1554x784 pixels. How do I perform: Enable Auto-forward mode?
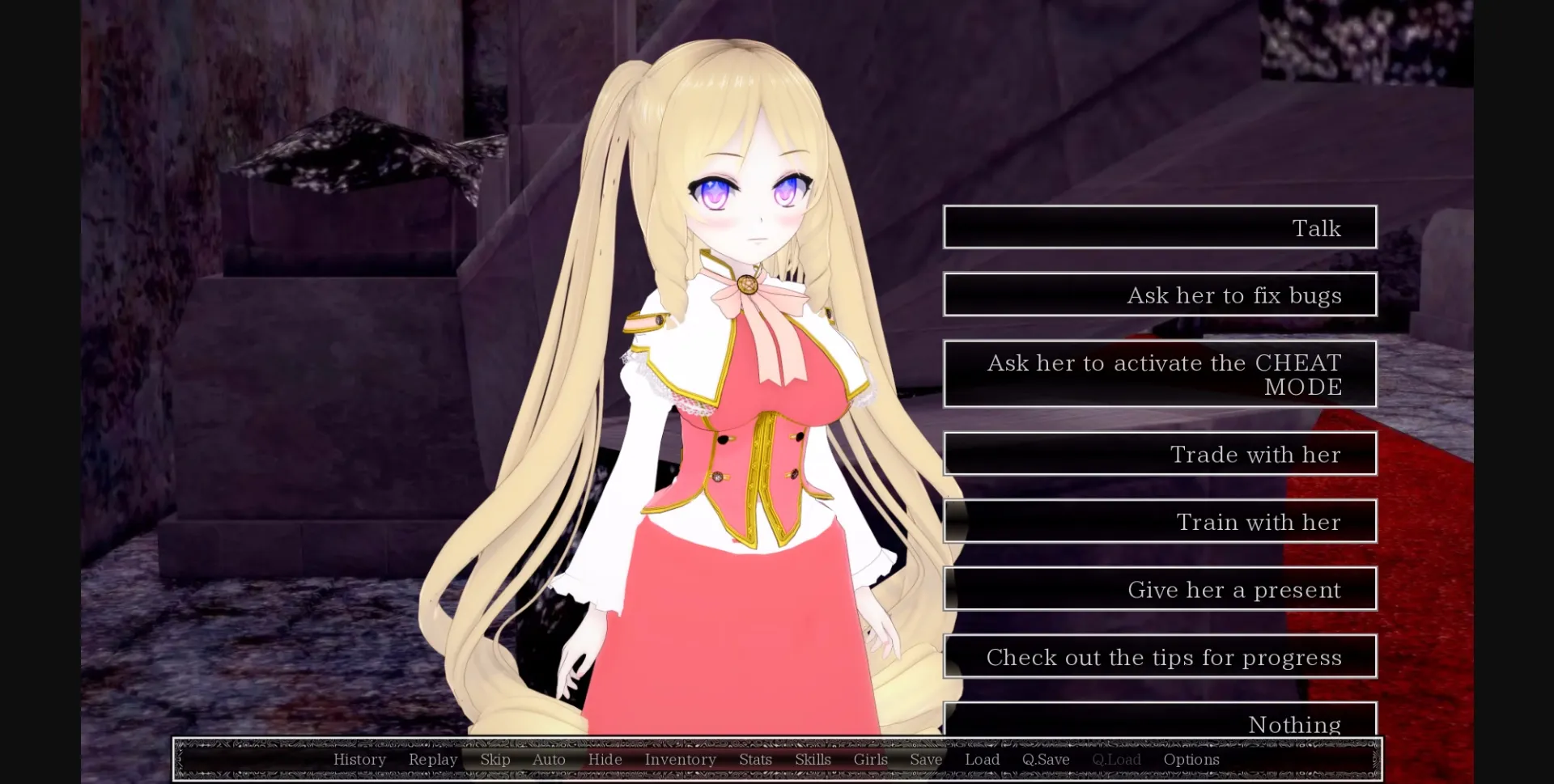point(549,759)
